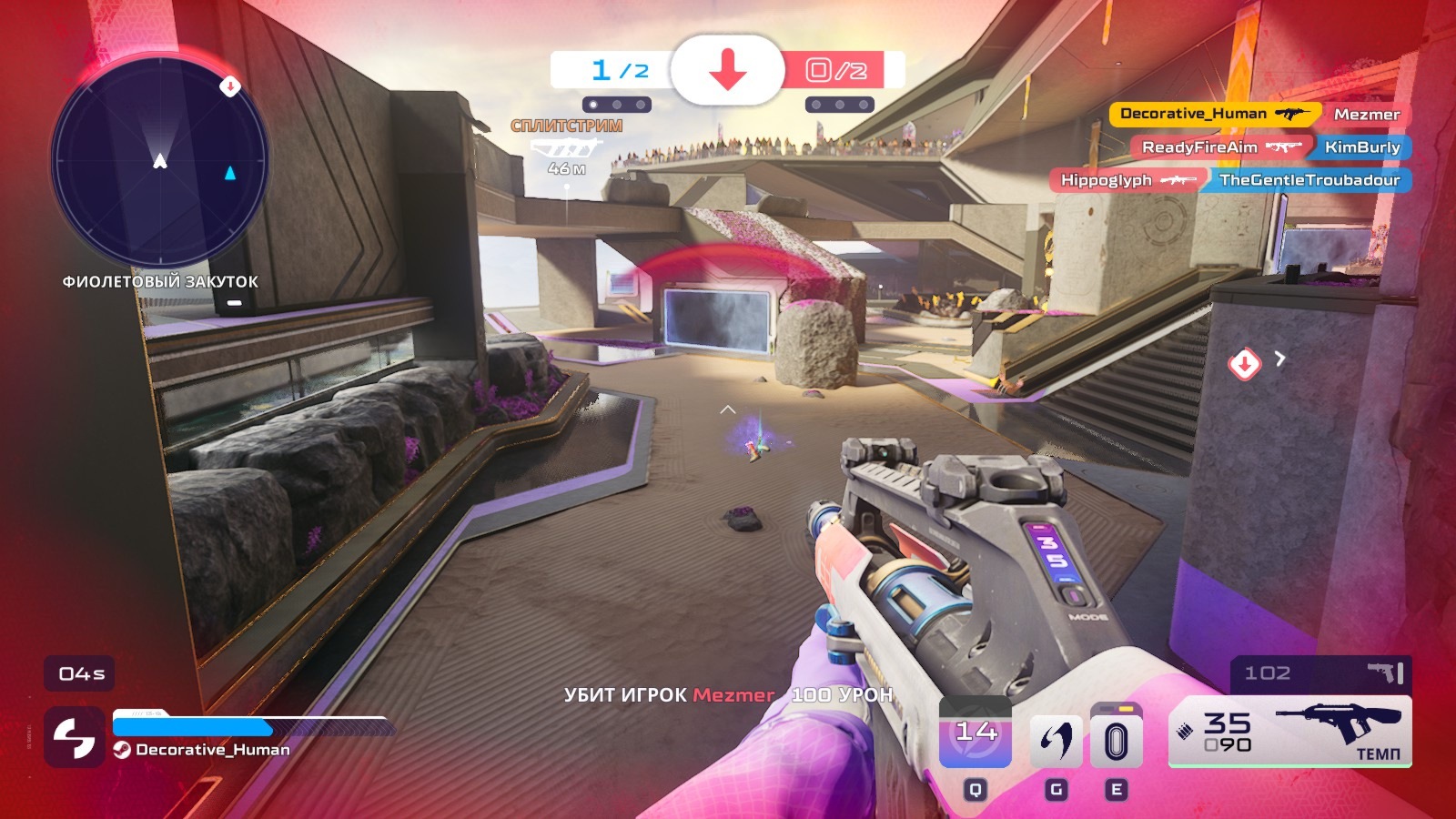Select TheGentleTroubadour in the player list

1309,180
